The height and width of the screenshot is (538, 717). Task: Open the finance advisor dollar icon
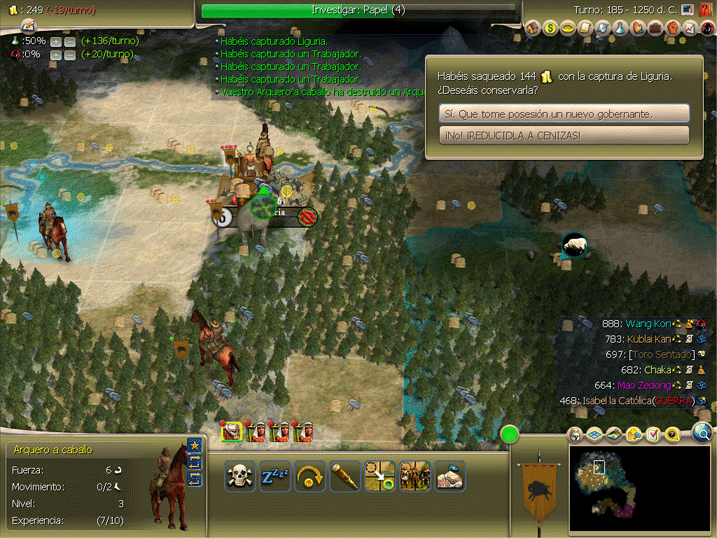coord(550,28)
